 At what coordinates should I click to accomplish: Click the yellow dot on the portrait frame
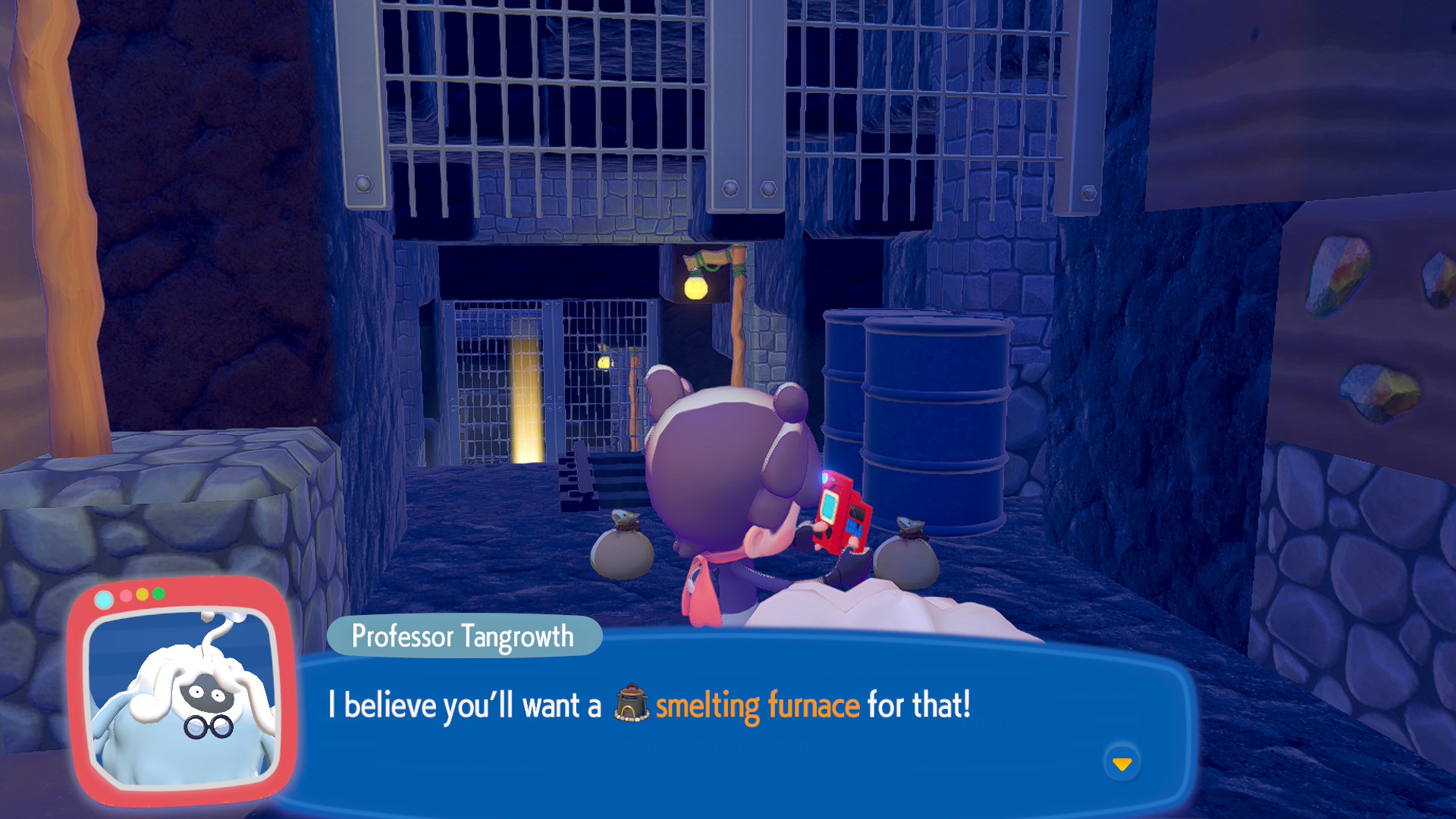click(143, 596)
